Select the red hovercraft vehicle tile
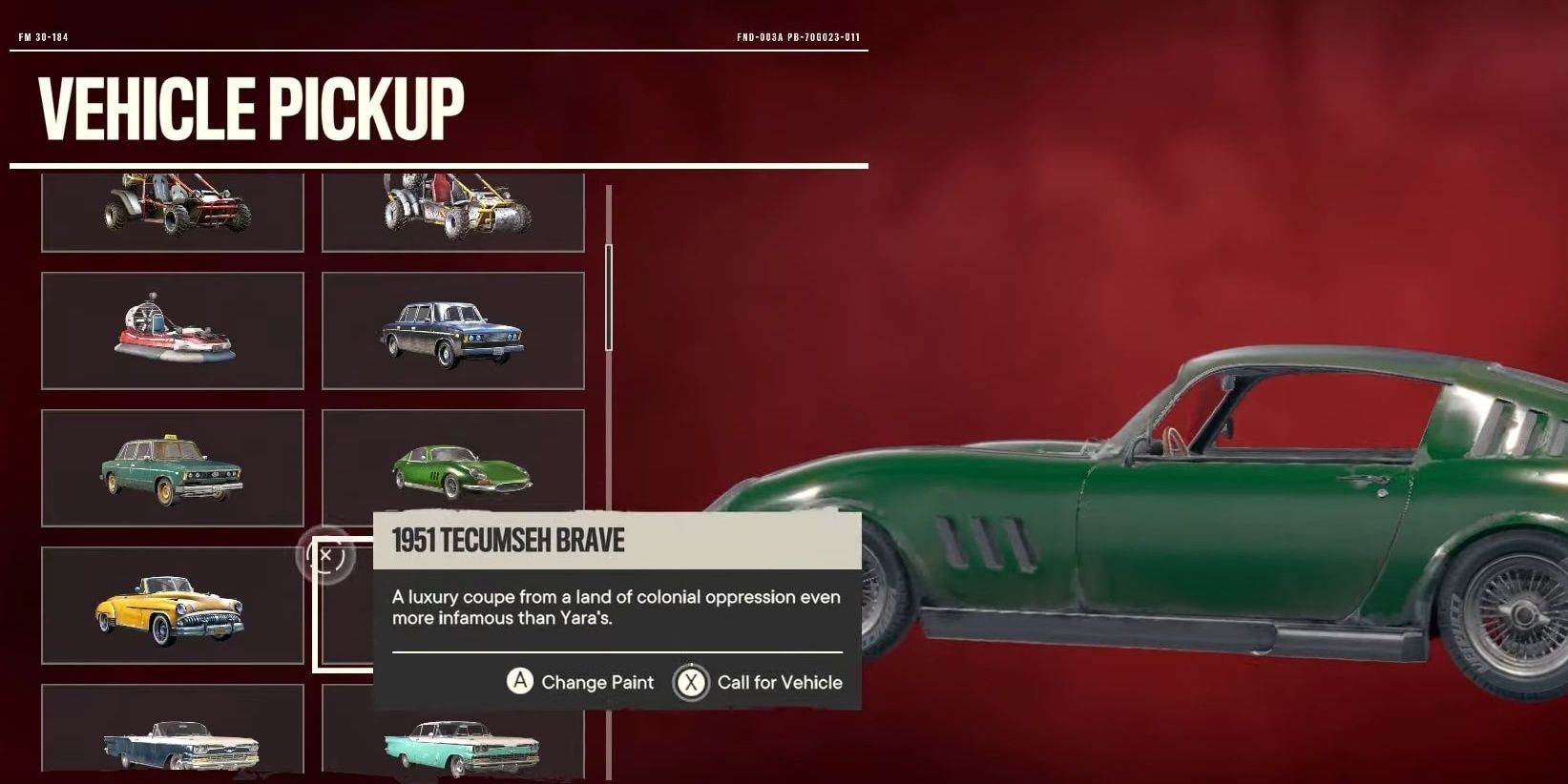The width and height of the screenshot is (1568, 784). tap(173, 330)
